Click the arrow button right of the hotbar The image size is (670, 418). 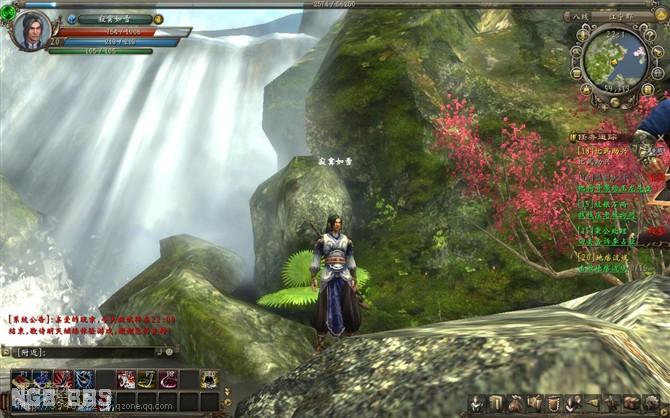(227, 391)
